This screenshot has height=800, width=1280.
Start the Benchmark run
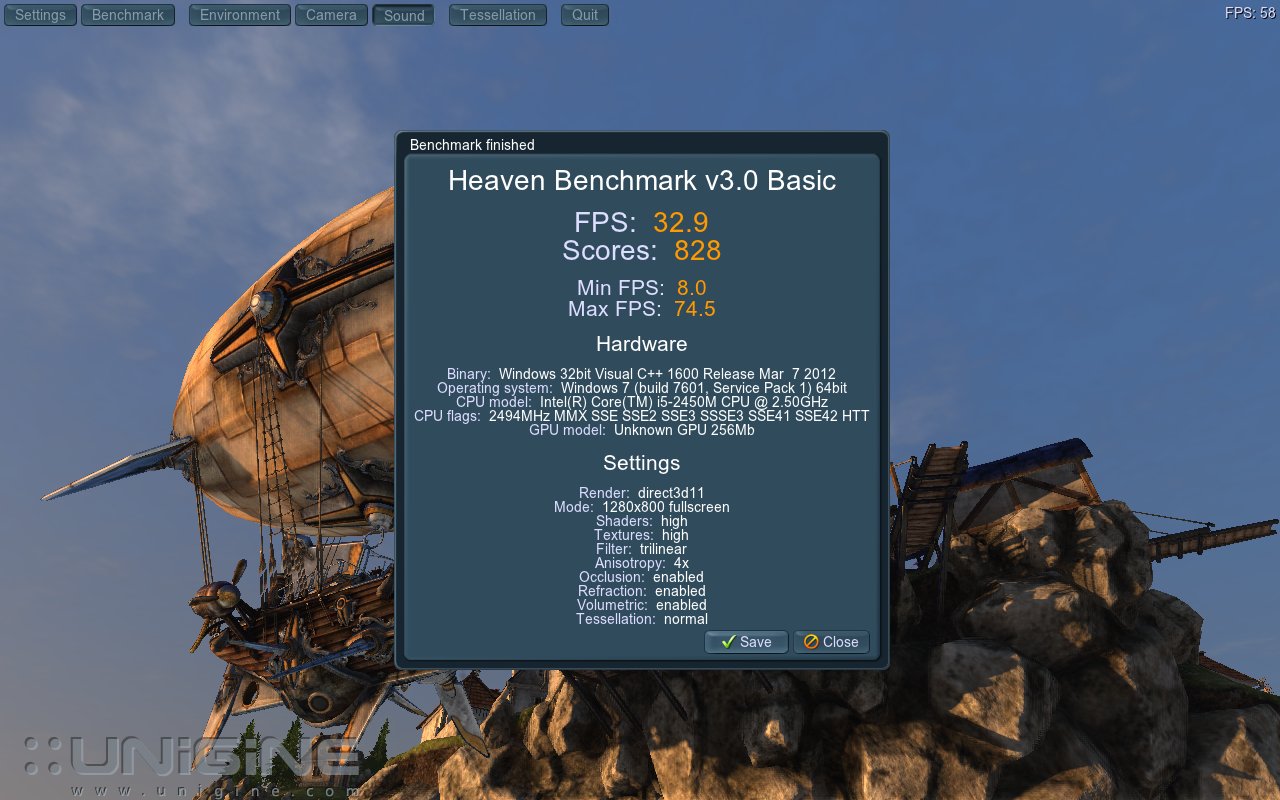(x=127, y=15)
